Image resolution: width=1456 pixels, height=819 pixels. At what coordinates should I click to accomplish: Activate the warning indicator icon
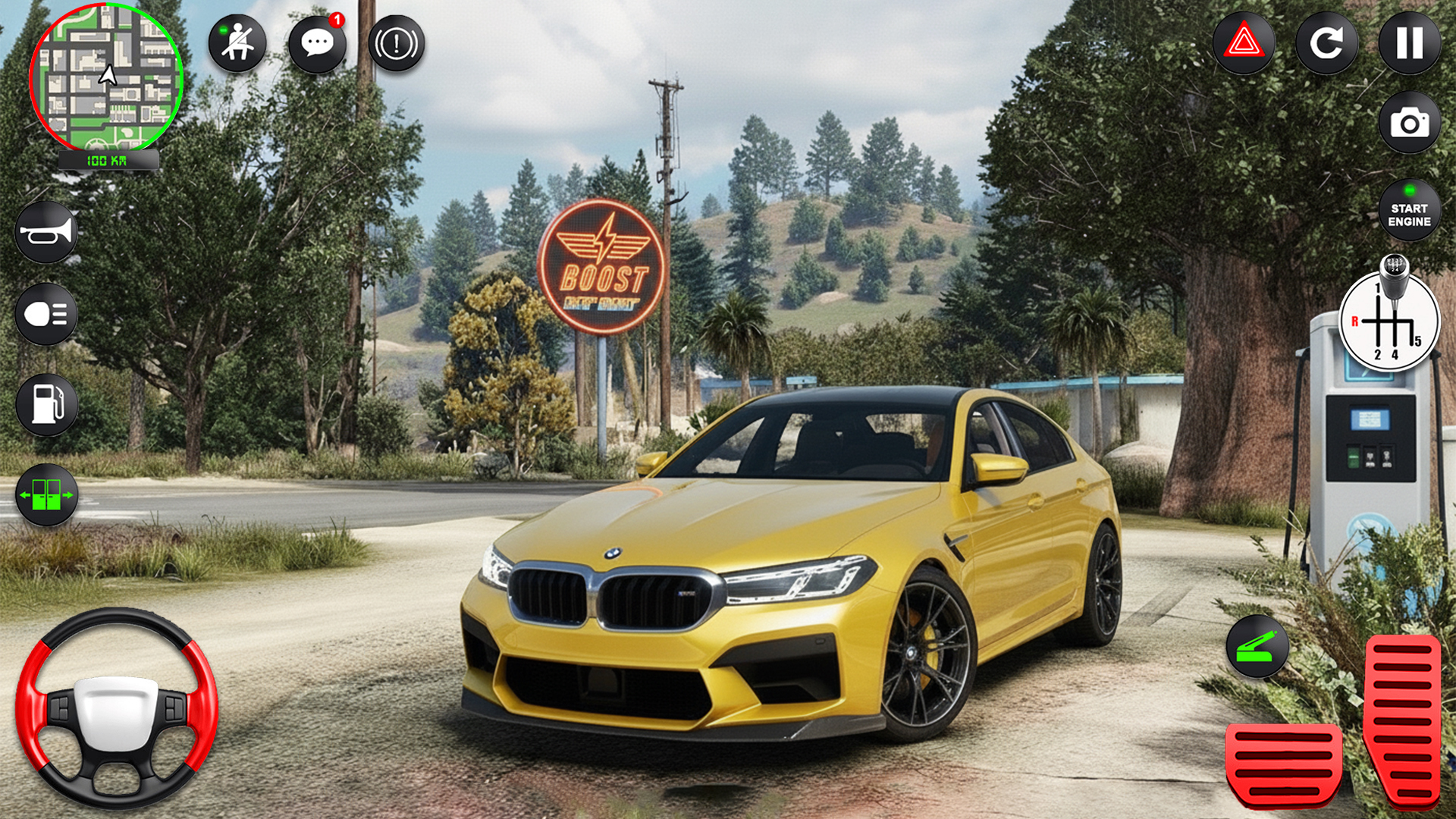[397, 43]
